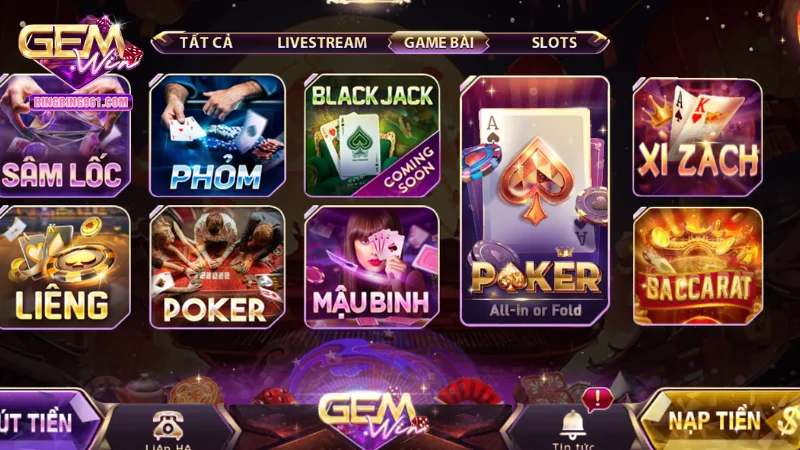
Task: Click the Rút Tiền withdraw button
Action: click(x=45, y=422)
